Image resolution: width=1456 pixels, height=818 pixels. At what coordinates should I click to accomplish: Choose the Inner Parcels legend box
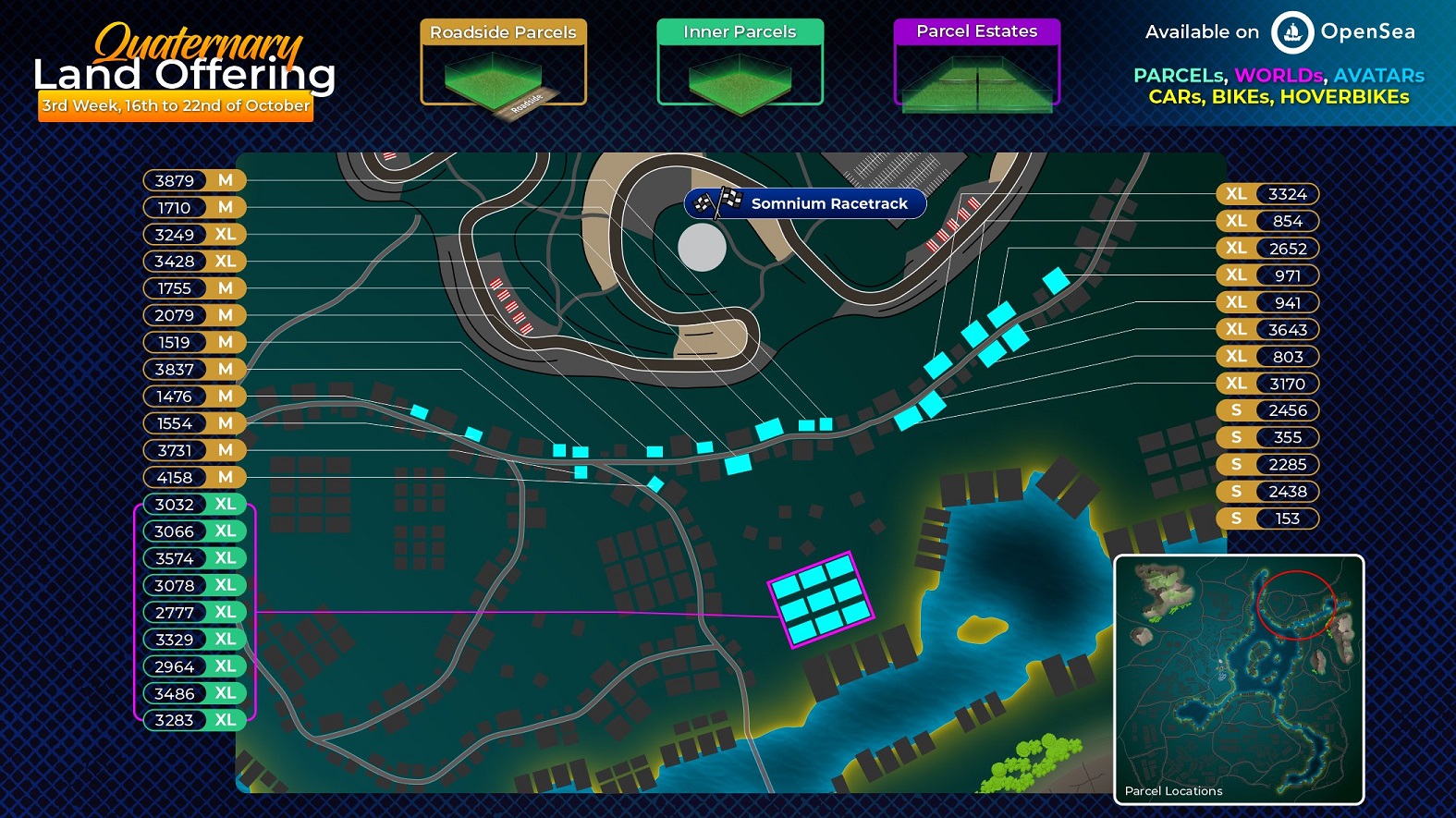point(740,62)
